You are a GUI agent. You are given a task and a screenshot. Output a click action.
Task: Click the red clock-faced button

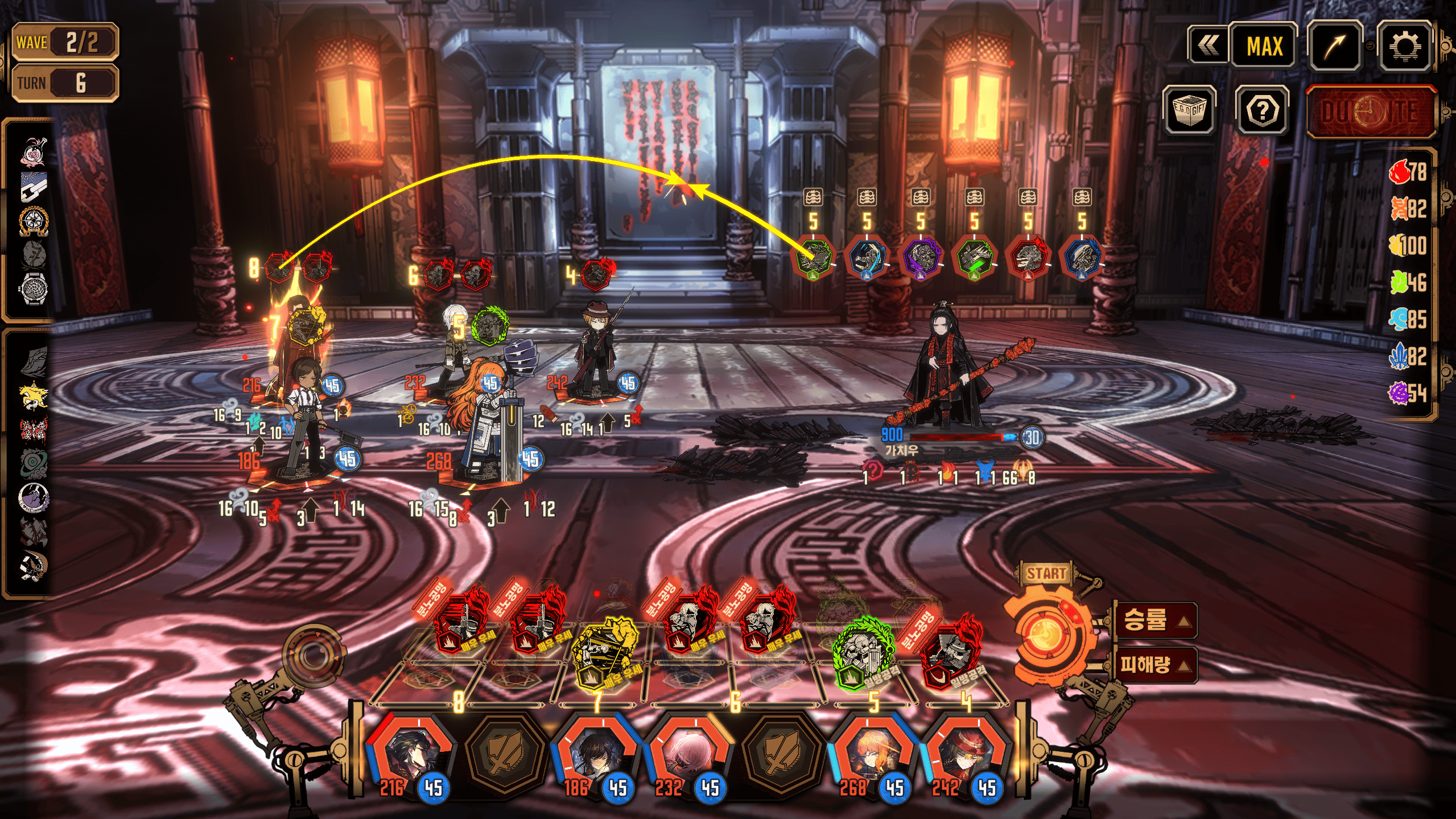coord(1370,112)
